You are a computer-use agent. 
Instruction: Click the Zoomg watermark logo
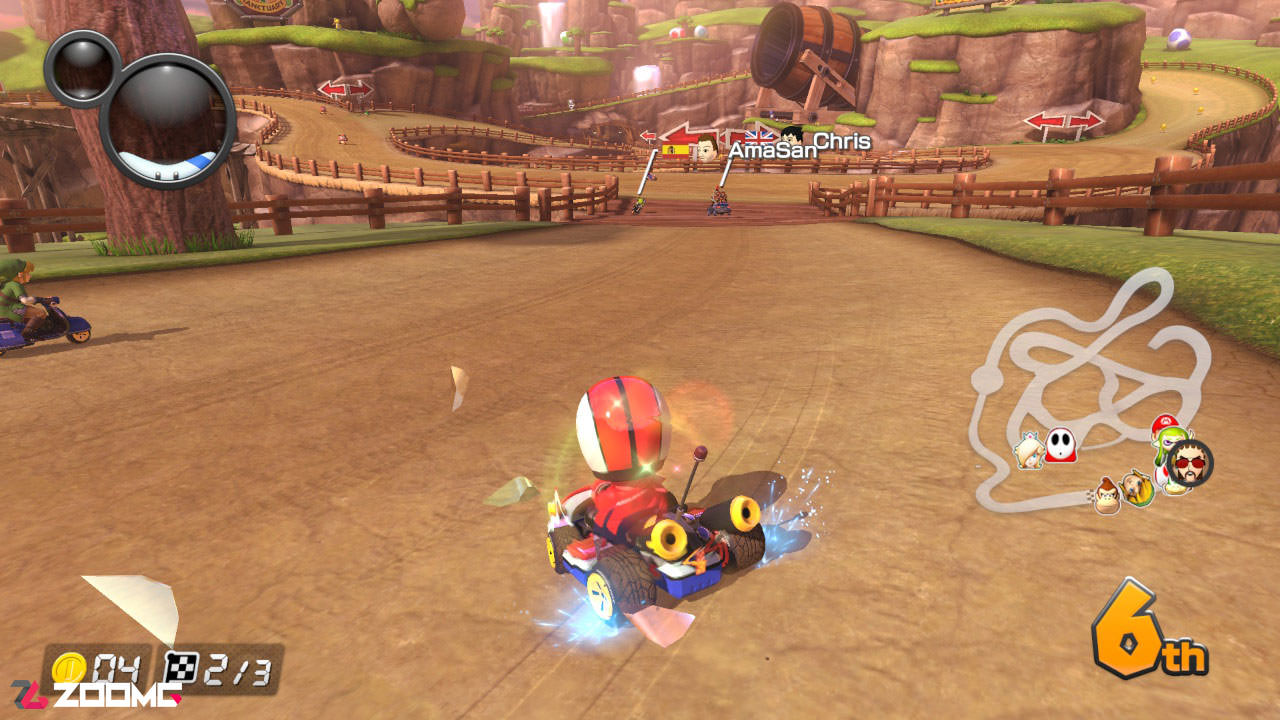(x=96, y=695)
